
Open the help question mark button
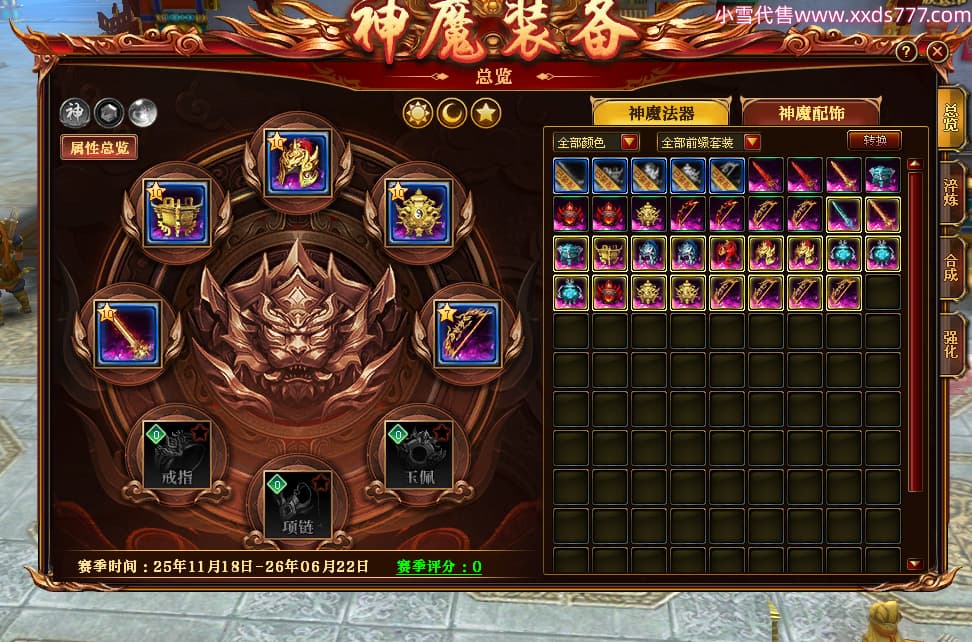pyautogui.click(x=906, y=51)
